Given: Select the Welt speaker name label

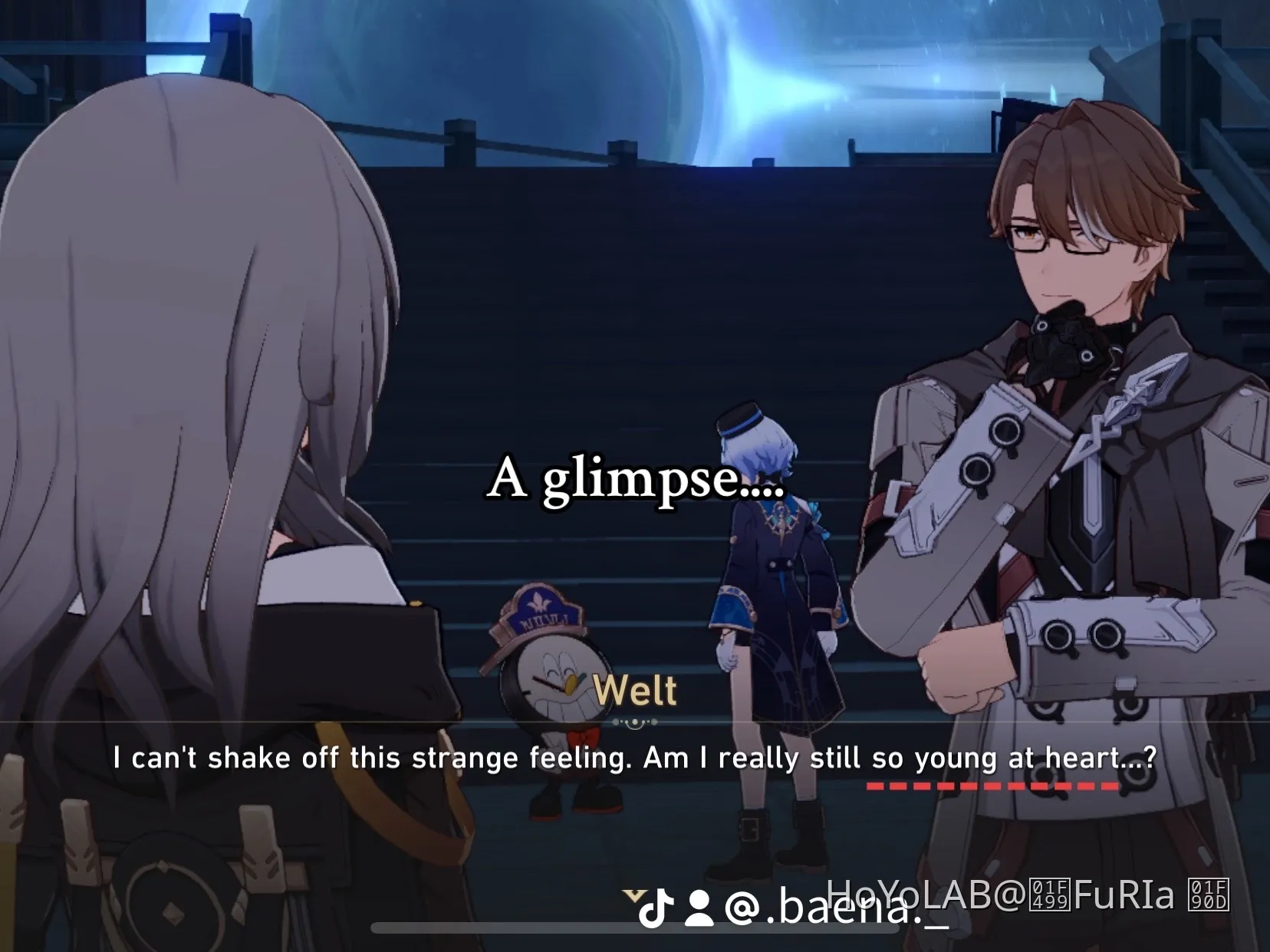Looking at the screenshot, I should point(635,689).
